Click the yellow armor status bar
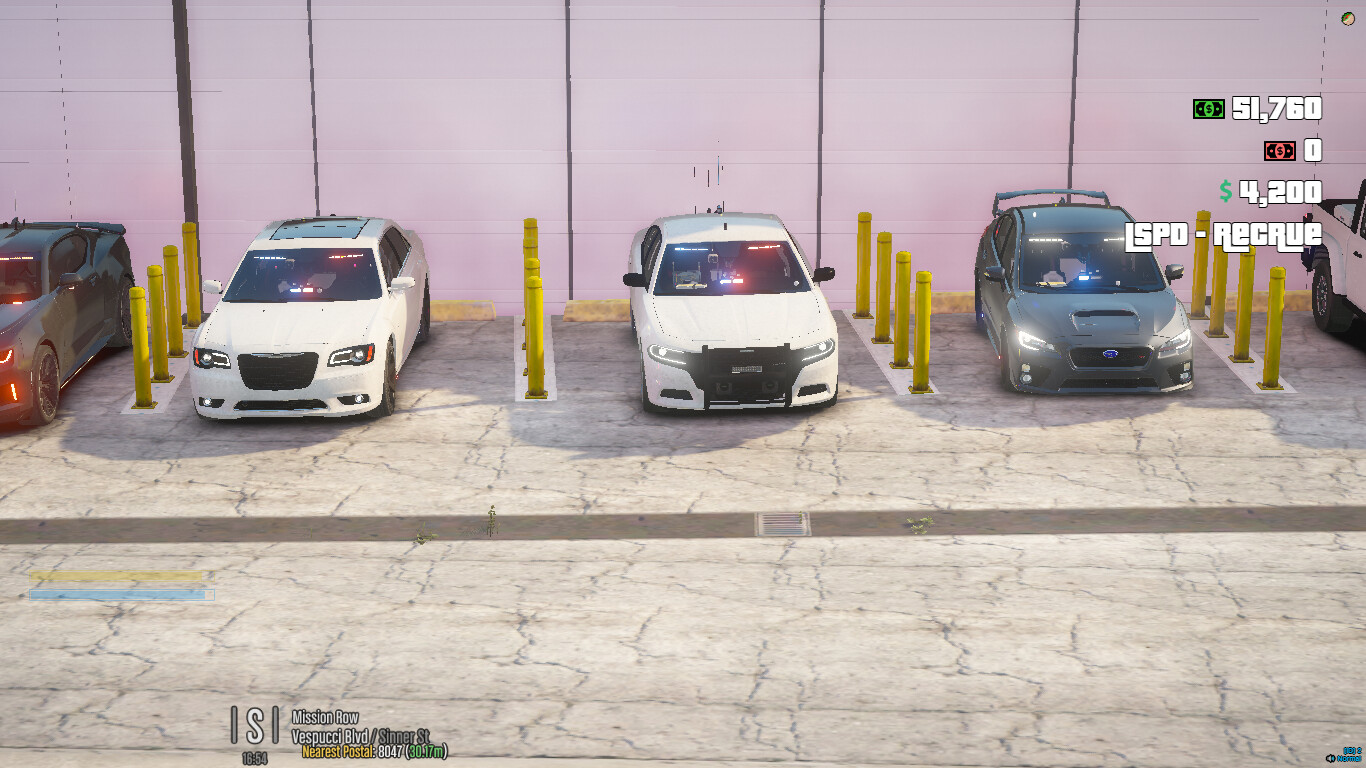 120,576
